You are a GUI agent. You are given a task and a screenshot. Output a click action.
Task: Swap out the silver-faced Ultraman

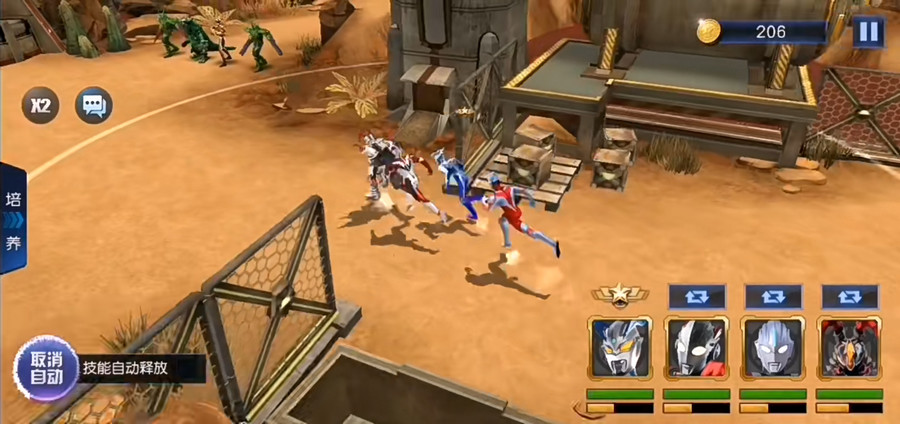point(773,297)
